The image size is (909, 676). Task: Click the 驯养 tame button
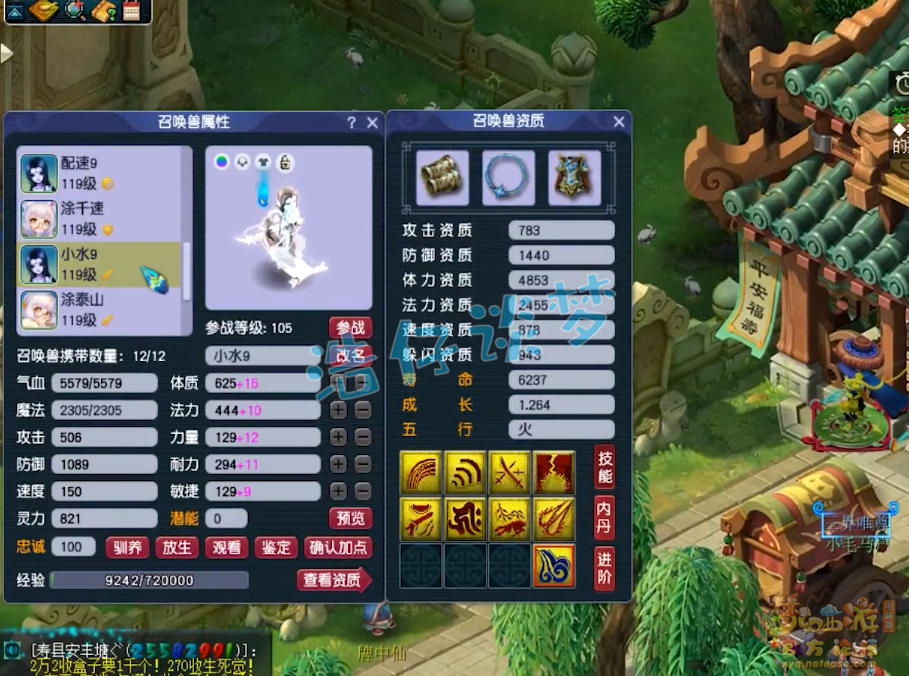pos(127,547)
